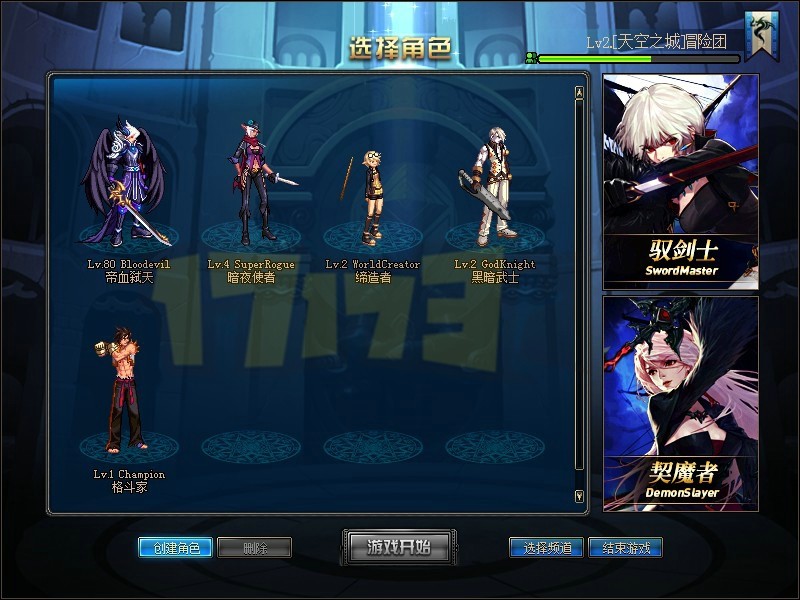Open the 选择频道 channel selection
This screenshot has height=600, width=800.
click(x=546, y=548)
